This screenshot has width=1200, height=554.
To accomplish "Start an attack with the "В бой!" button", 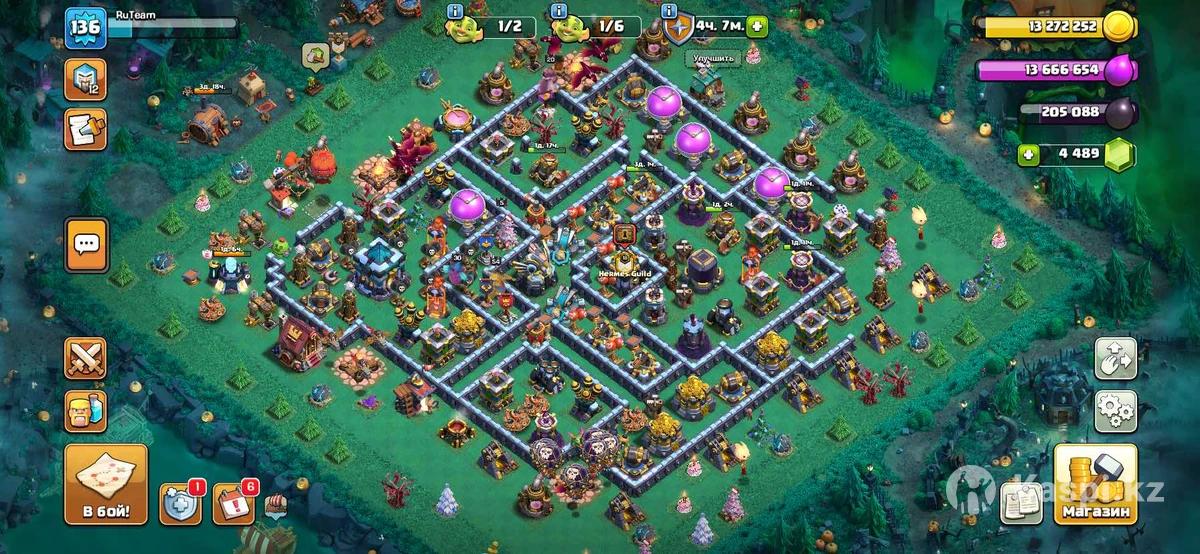I will (x=106, y=485).
